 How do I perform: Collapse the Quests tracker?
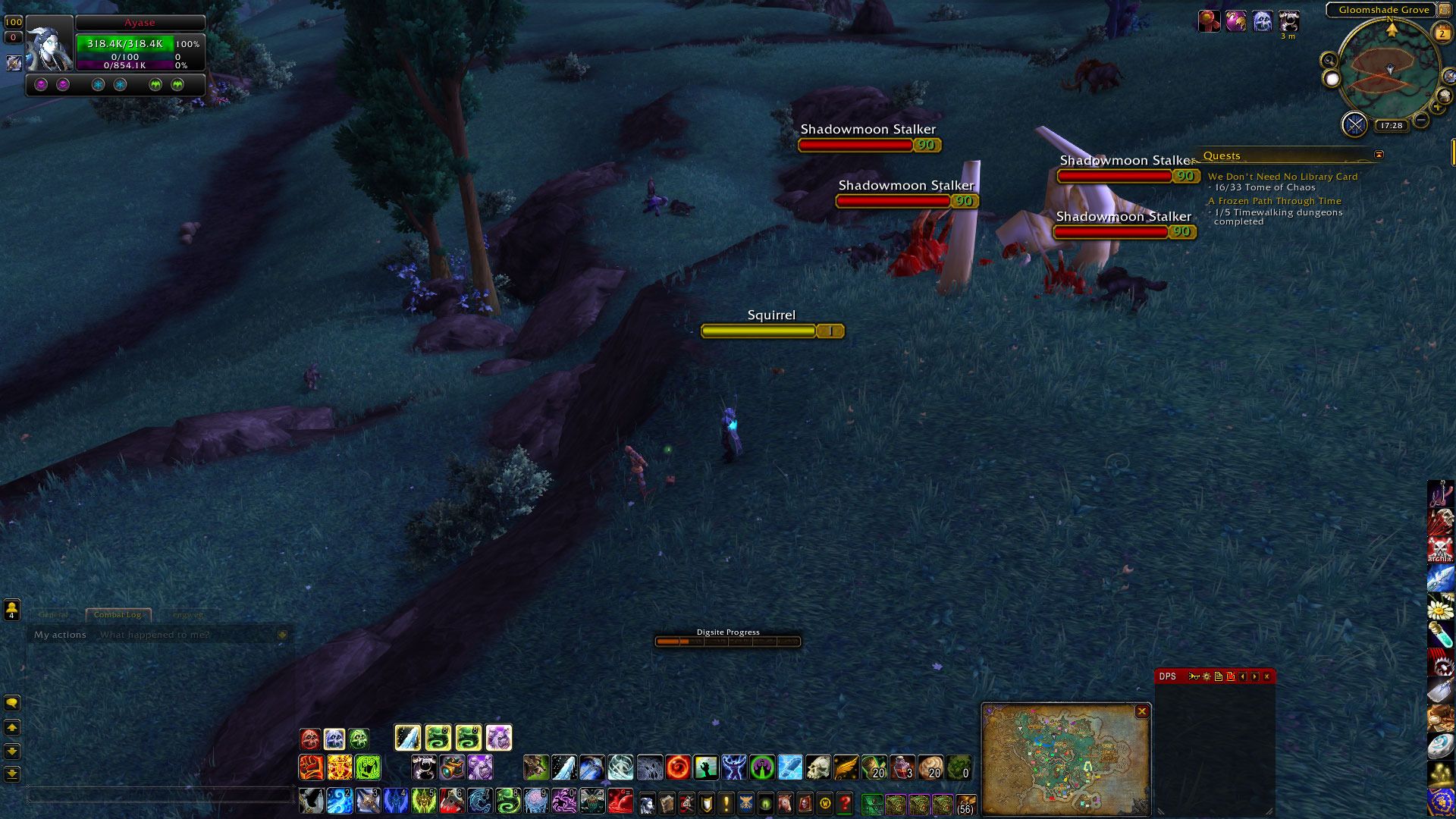(1379, 155)
